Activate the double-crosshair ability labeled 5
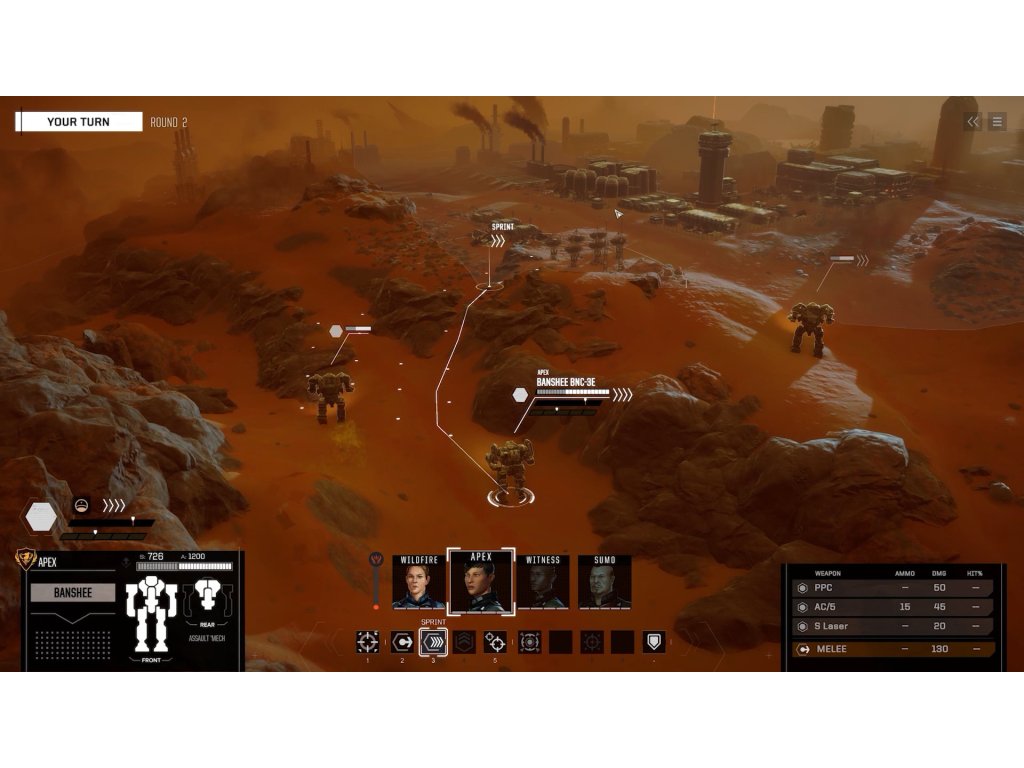This screenshot has width=1024, height=768. click(495, 642)
